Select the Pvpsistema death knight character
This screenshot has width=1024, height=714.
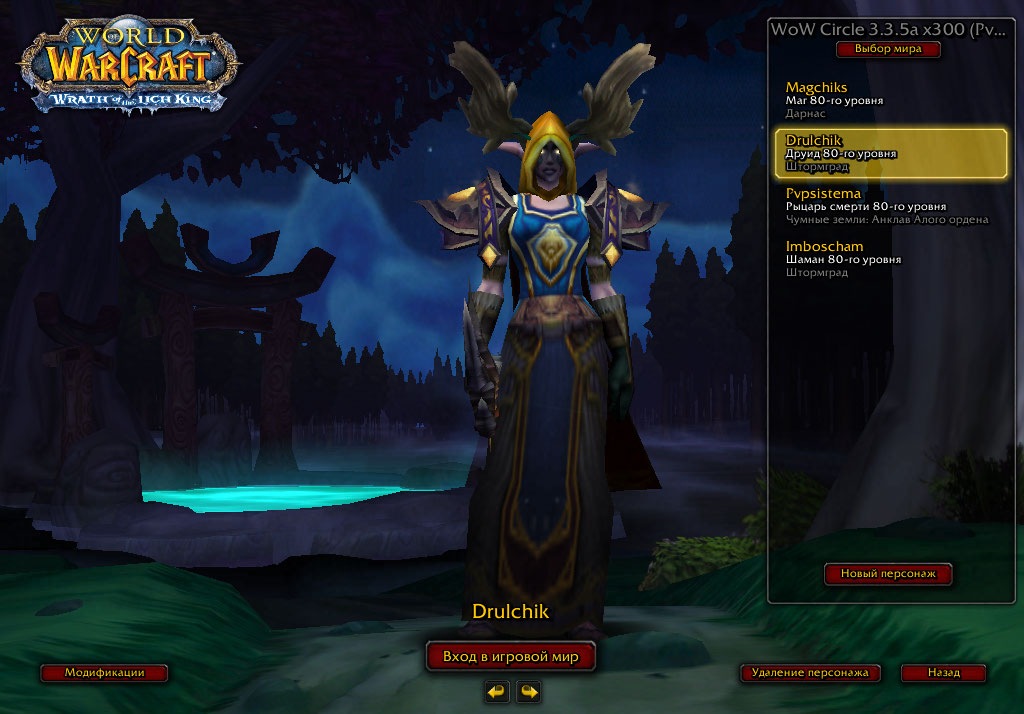tap(888, 206)
